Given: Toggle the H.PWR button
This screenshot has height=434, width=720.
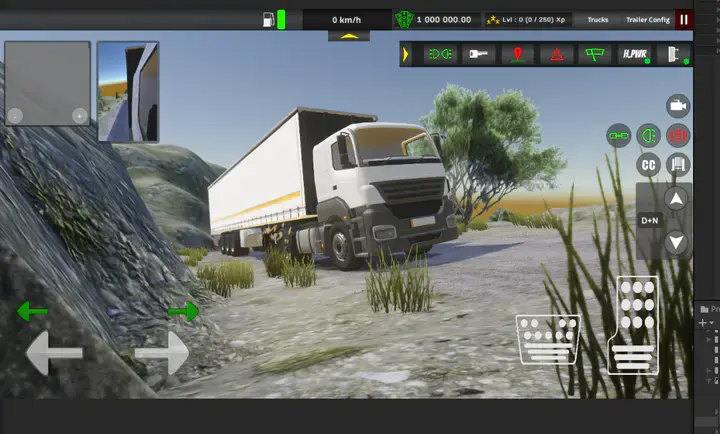Looking at the screenshot, I should 634,54.
